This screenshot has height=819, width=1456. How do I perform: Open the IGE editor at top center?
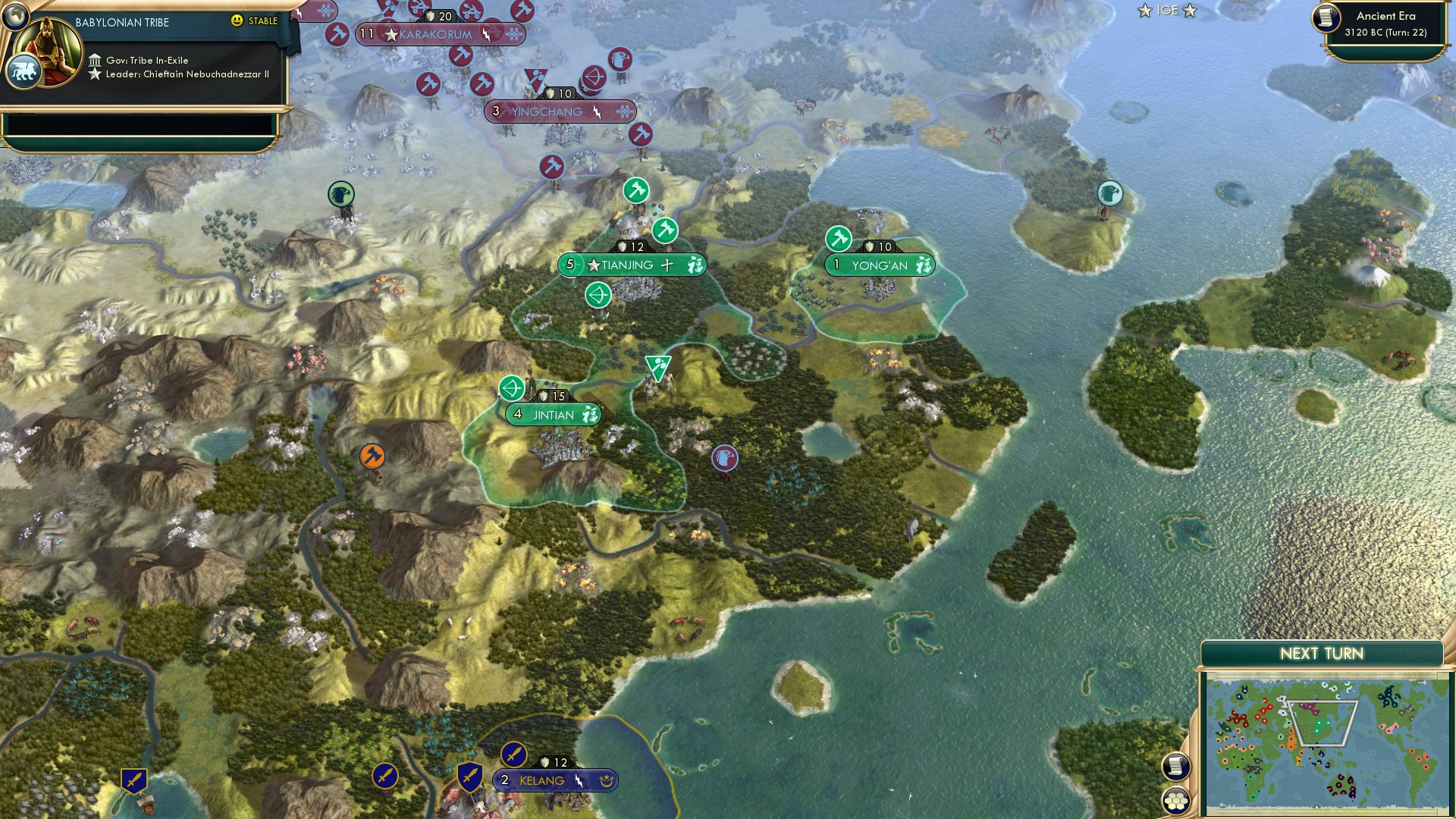click(1166, 11)
